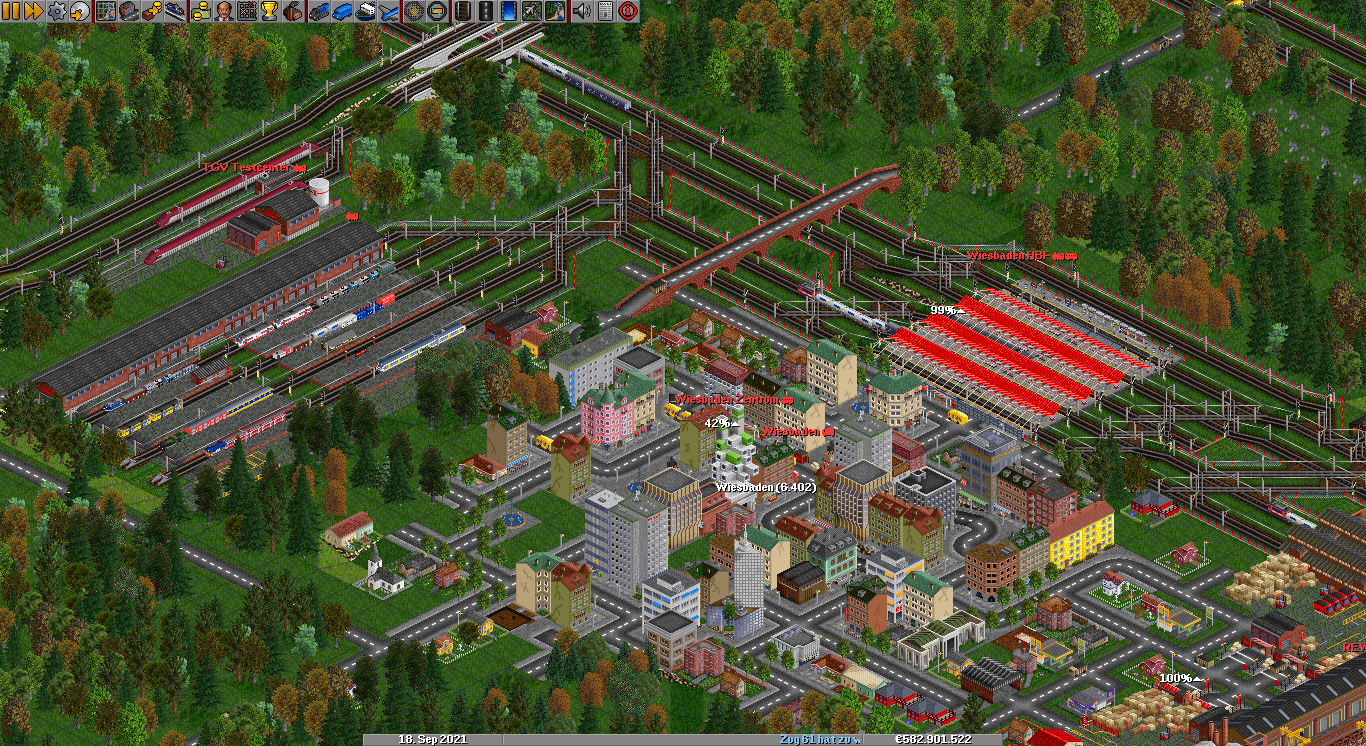1366x746 pixels.
Task: Open the sound and music speaker menu
Action: click(580, 11)
